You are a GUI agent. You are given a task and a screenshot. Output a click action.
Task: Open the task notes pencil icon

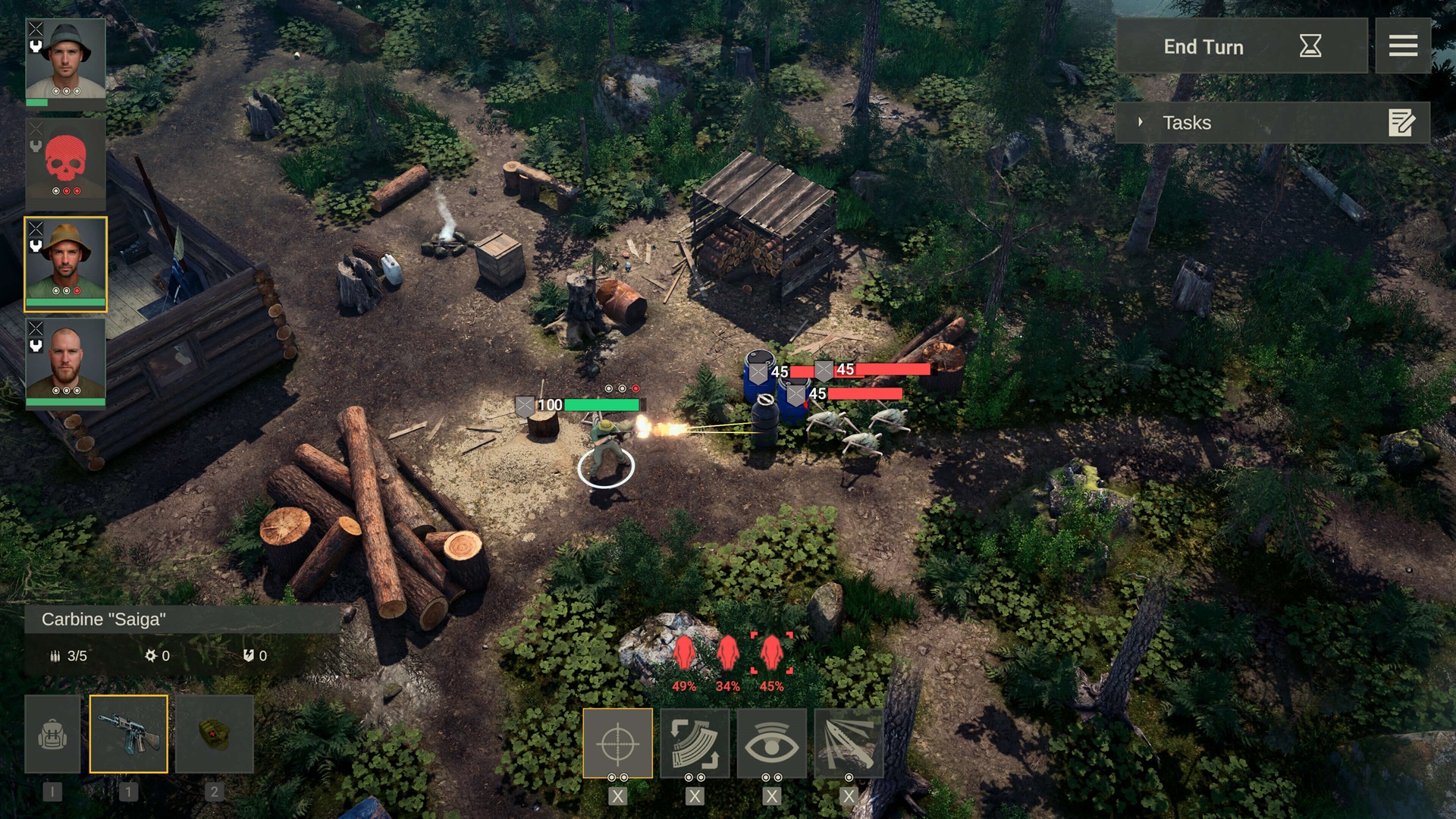(x=1401, y=122)
